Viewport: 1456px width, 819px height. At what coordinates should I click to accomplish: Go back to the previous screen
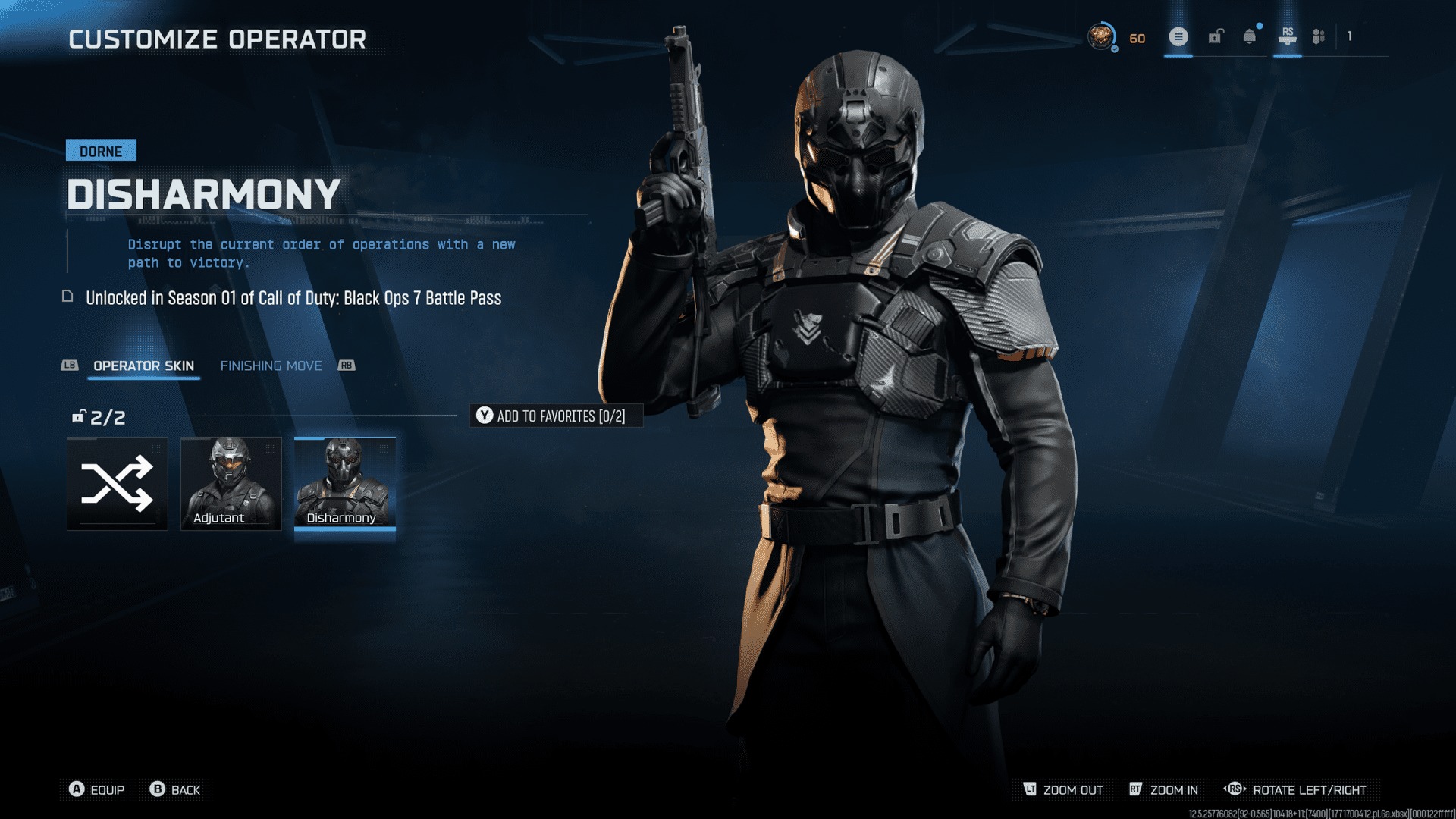175,789
